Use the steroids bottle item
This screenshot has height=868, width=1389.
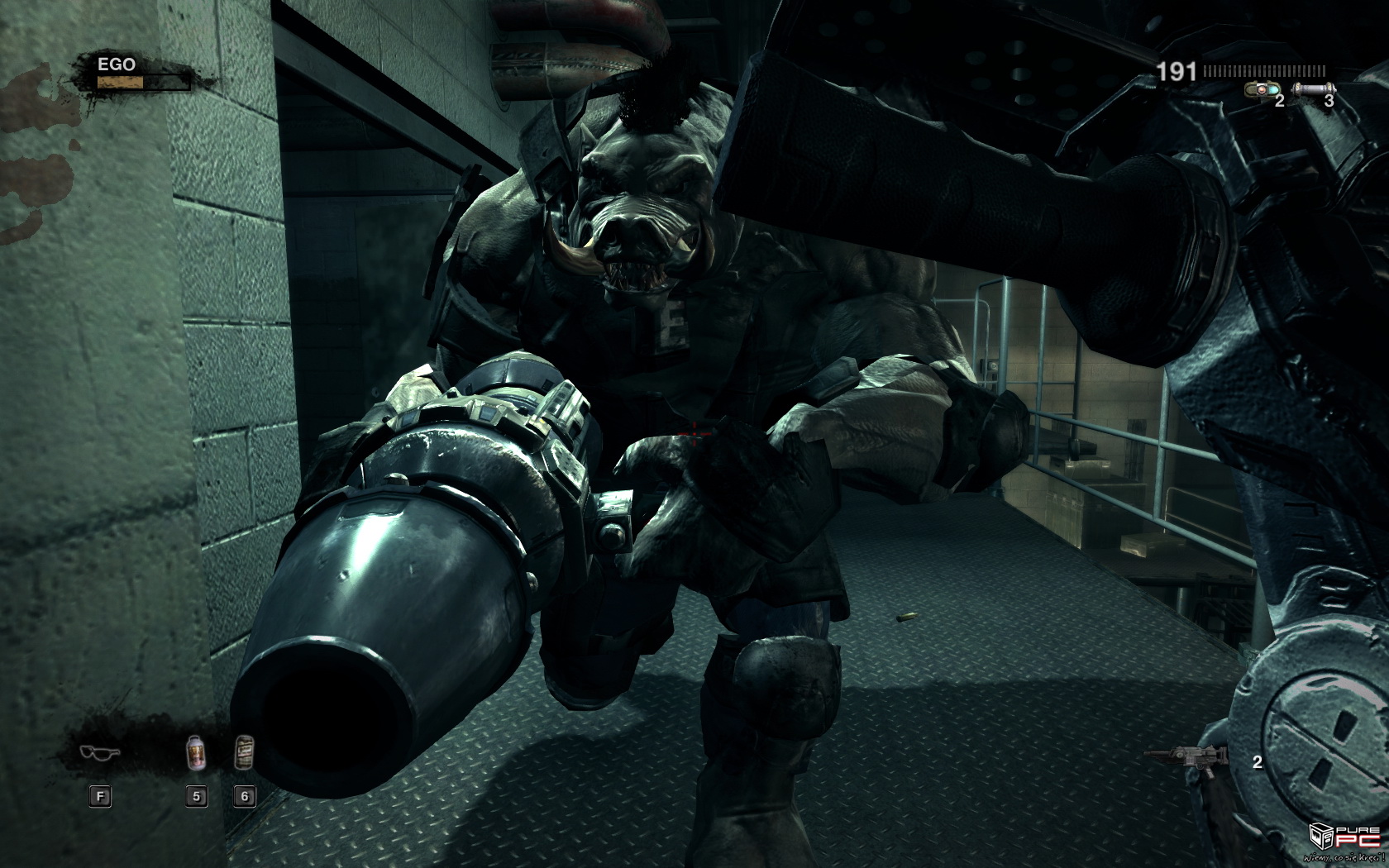click(196, 753)
